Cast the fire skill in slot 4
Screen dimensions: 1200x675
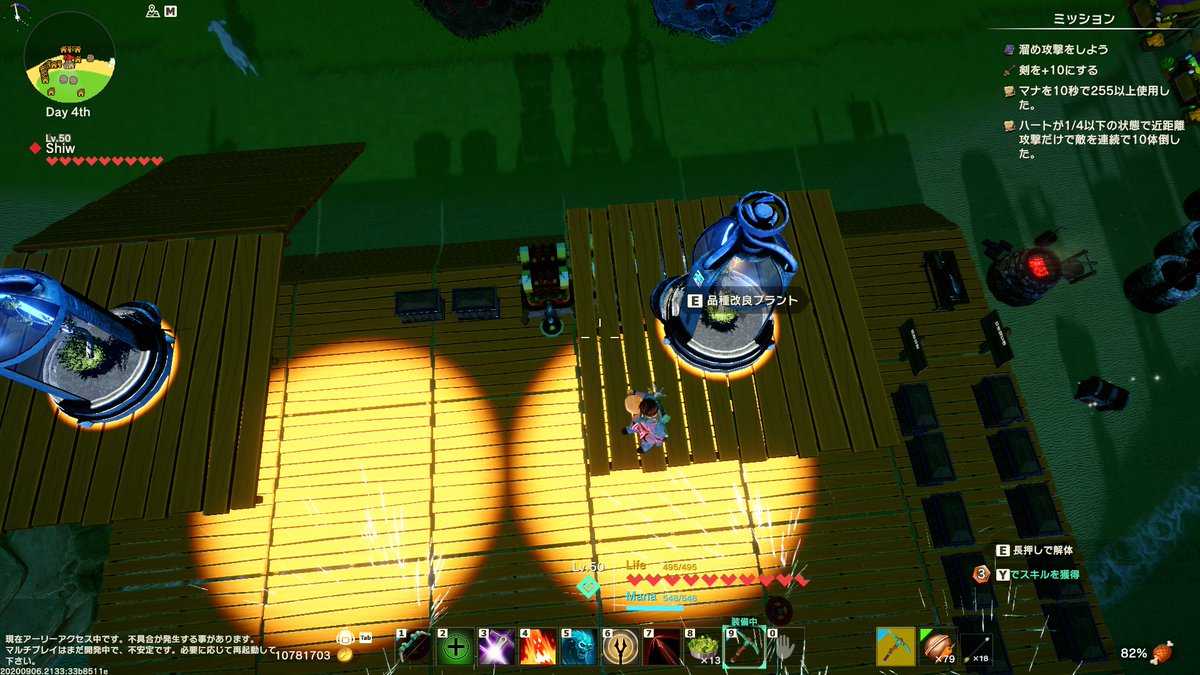pyautogui.click(x=538, y=648)
